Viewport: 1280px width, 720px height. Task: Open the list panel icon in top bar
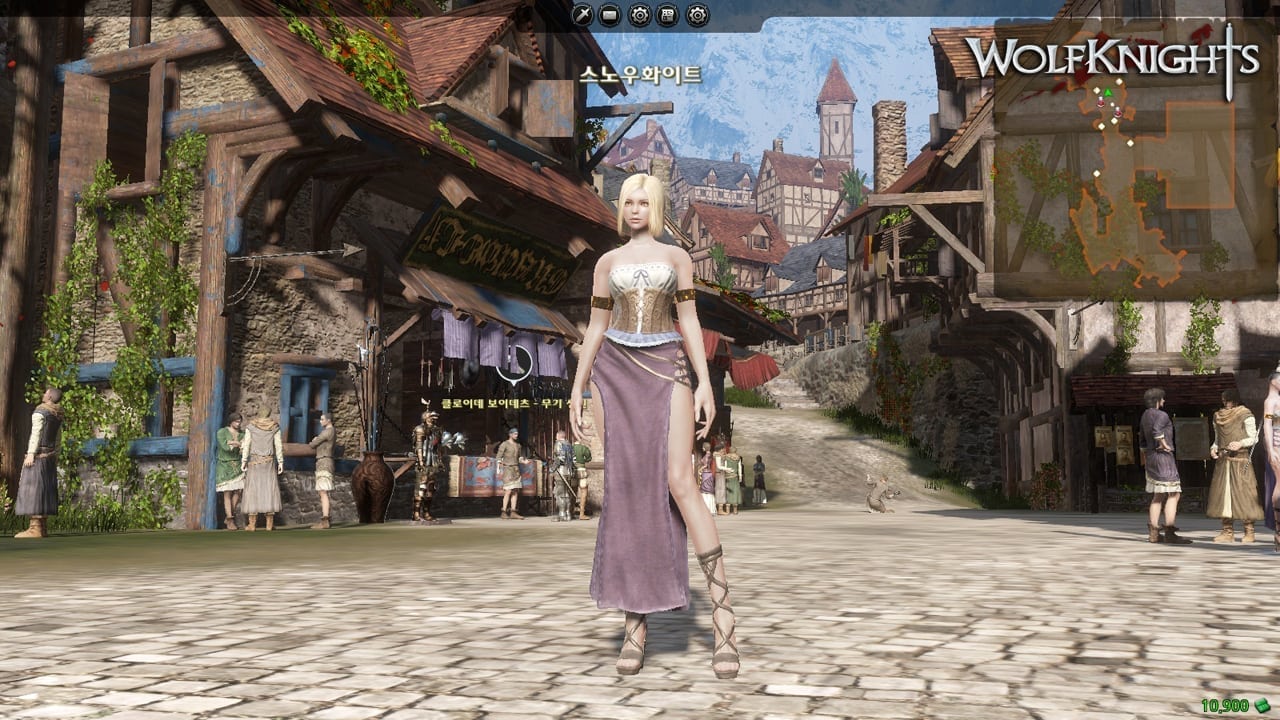pos(668,14)
